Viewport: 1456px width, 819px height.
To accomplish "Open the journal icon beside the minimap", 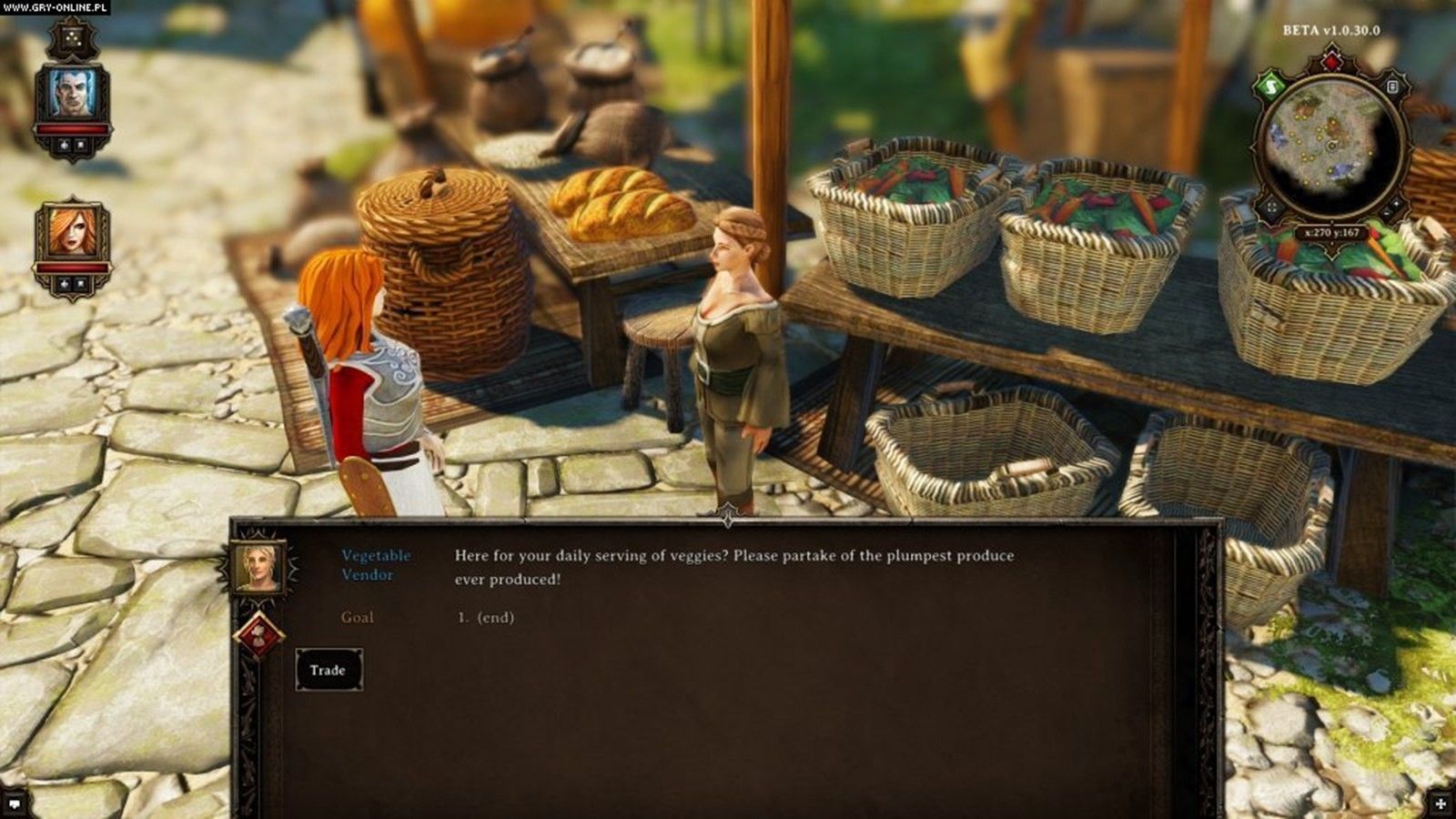I will coord(1392,86).
